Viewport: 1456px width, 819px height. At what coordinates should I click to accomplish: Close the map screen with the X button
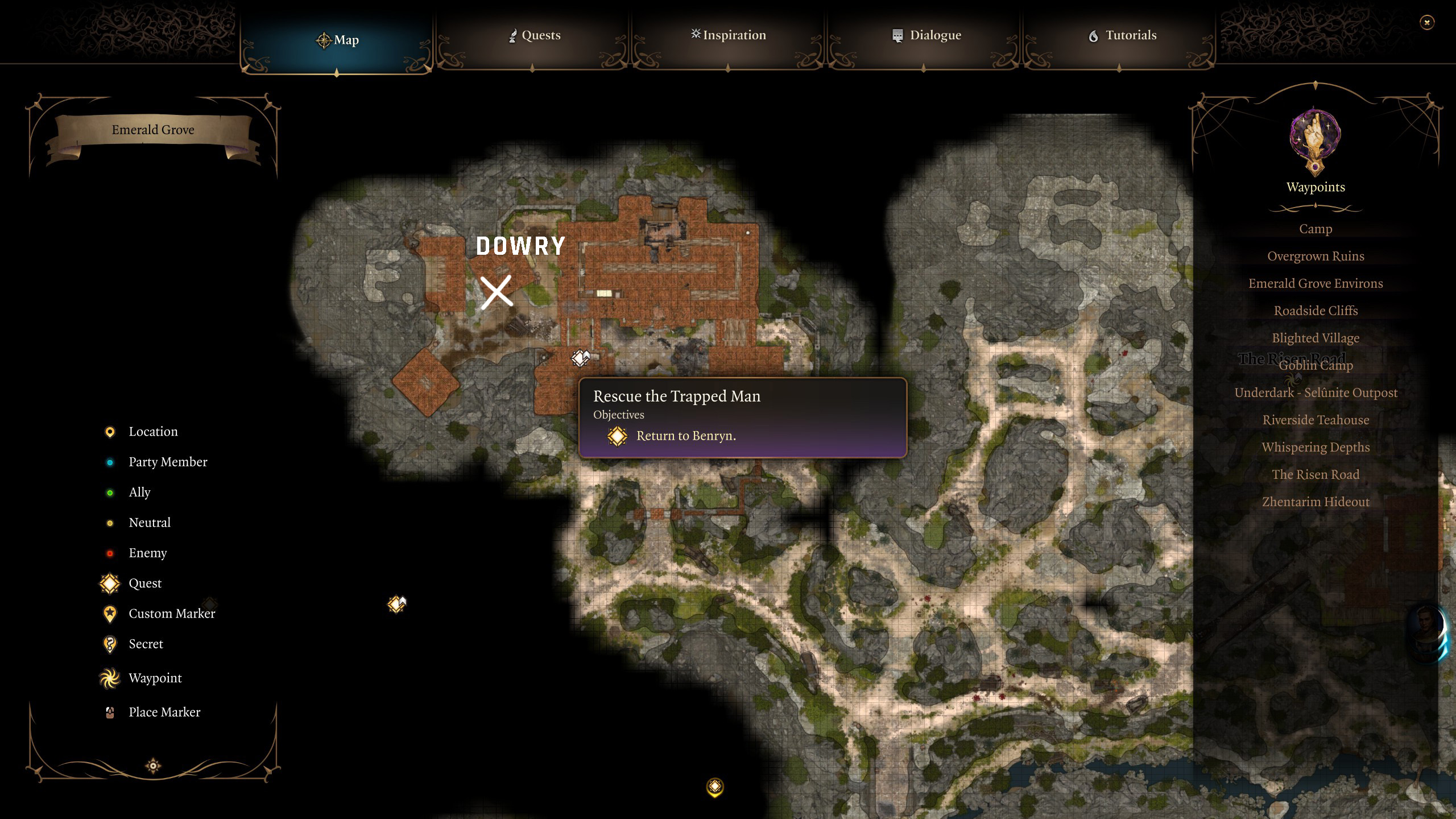1426,23
